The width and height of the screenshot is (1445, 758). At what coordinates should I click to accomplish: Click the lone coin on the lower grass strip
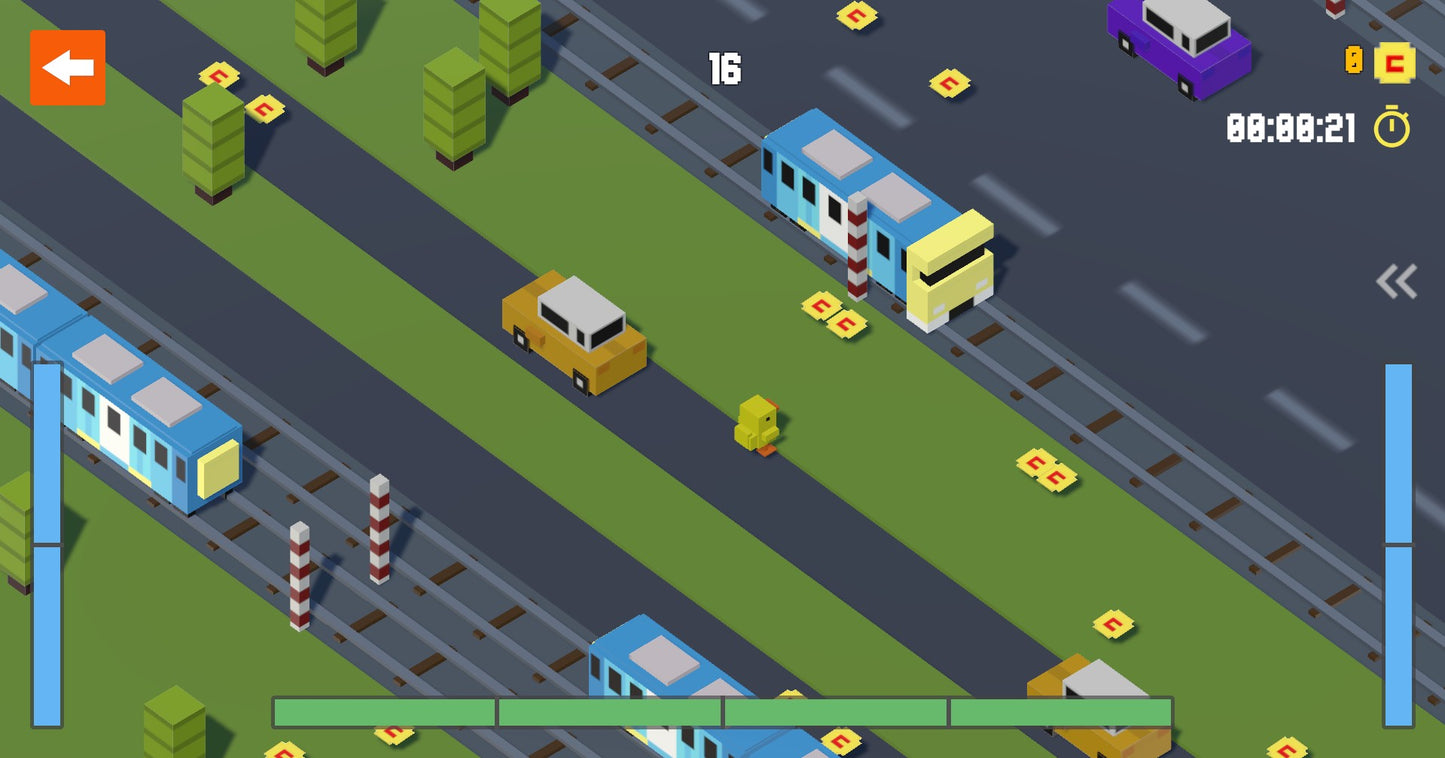point(1113,623)
